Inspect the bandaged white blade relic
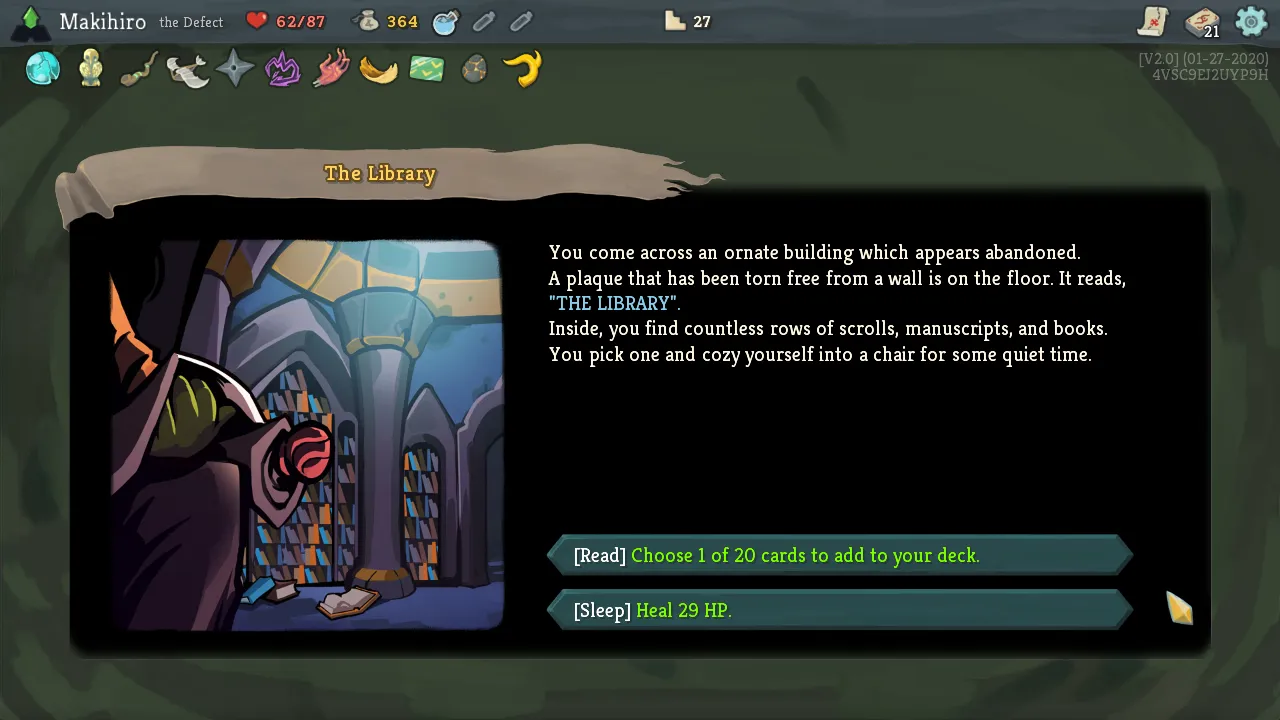The image size is (1280, 720). (x=187, y=70)
